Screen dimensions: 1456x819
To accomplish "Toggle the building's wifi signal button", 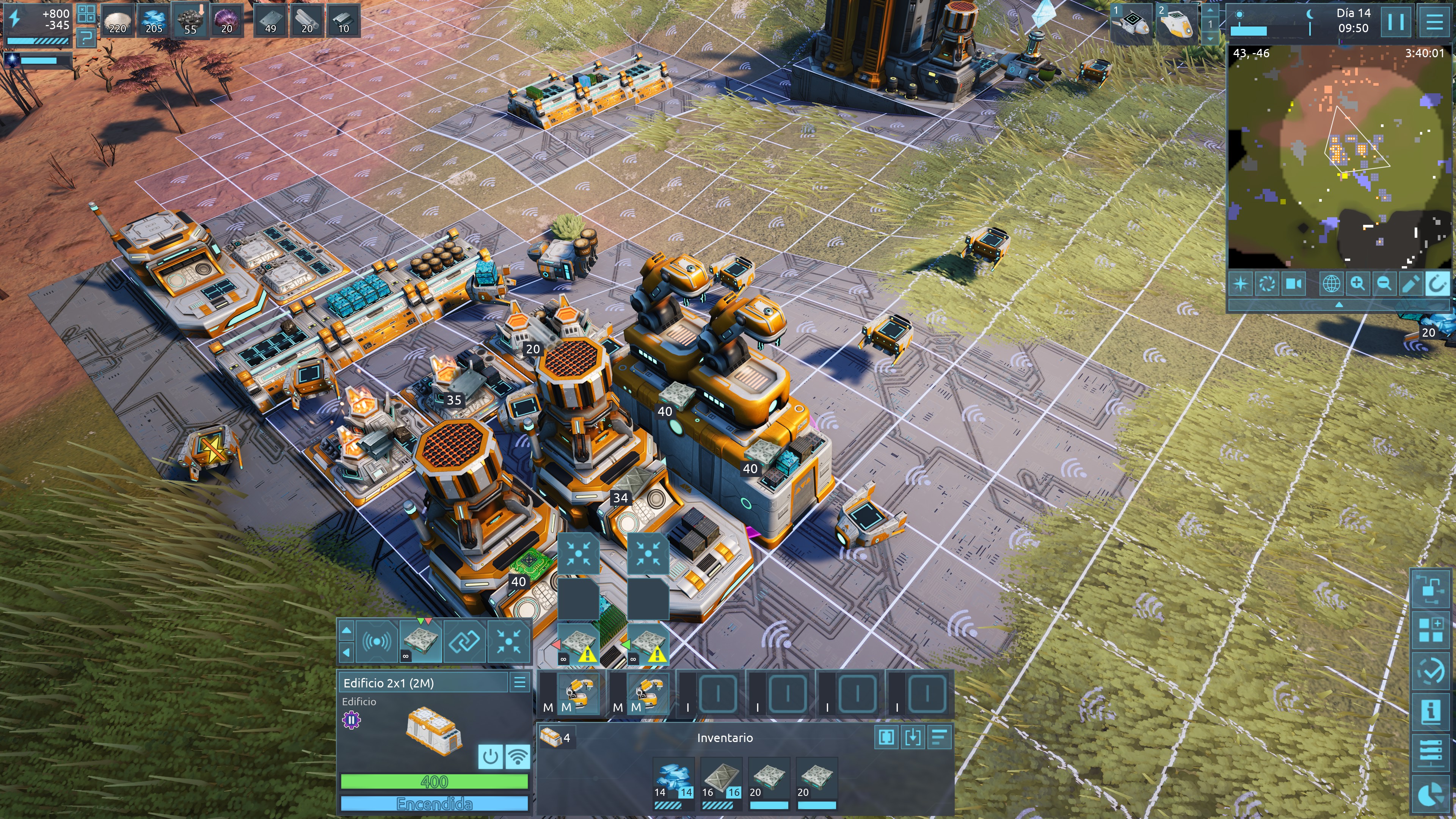I will click(x=517, y=756).
